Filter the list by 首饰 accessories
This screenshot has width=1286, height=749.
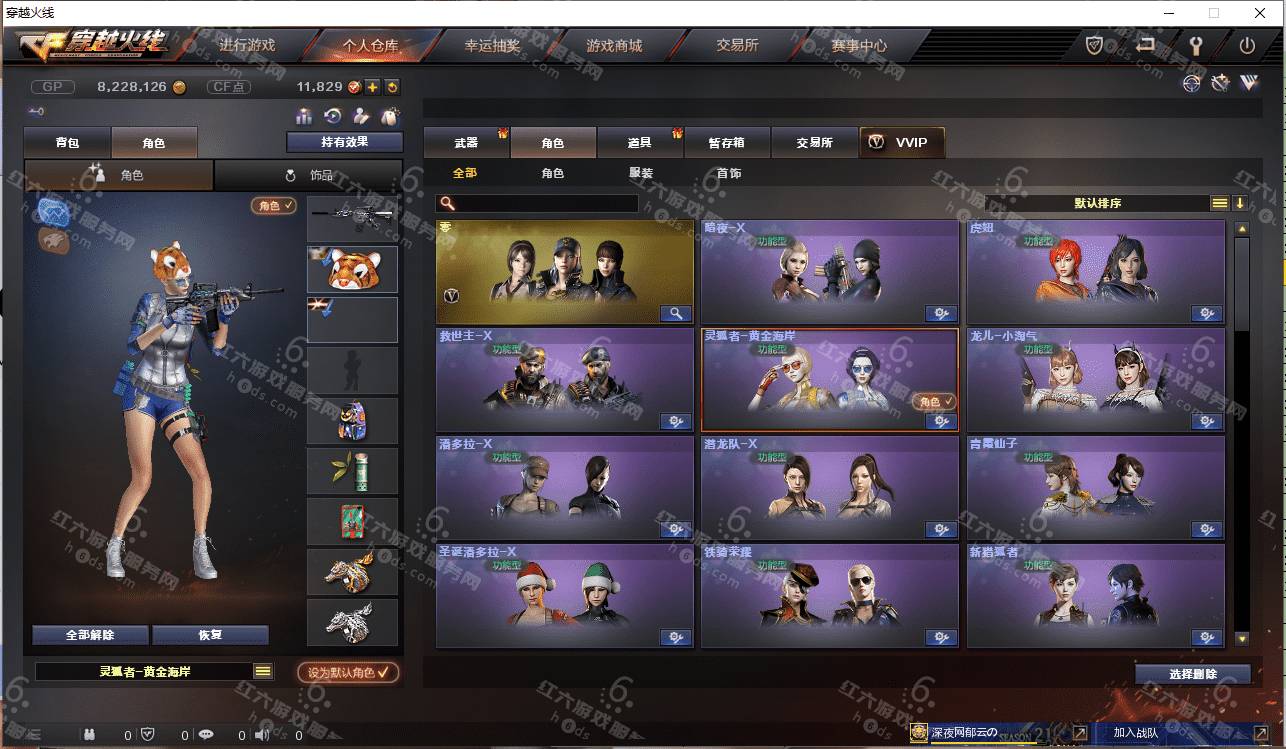click(729, 174)
